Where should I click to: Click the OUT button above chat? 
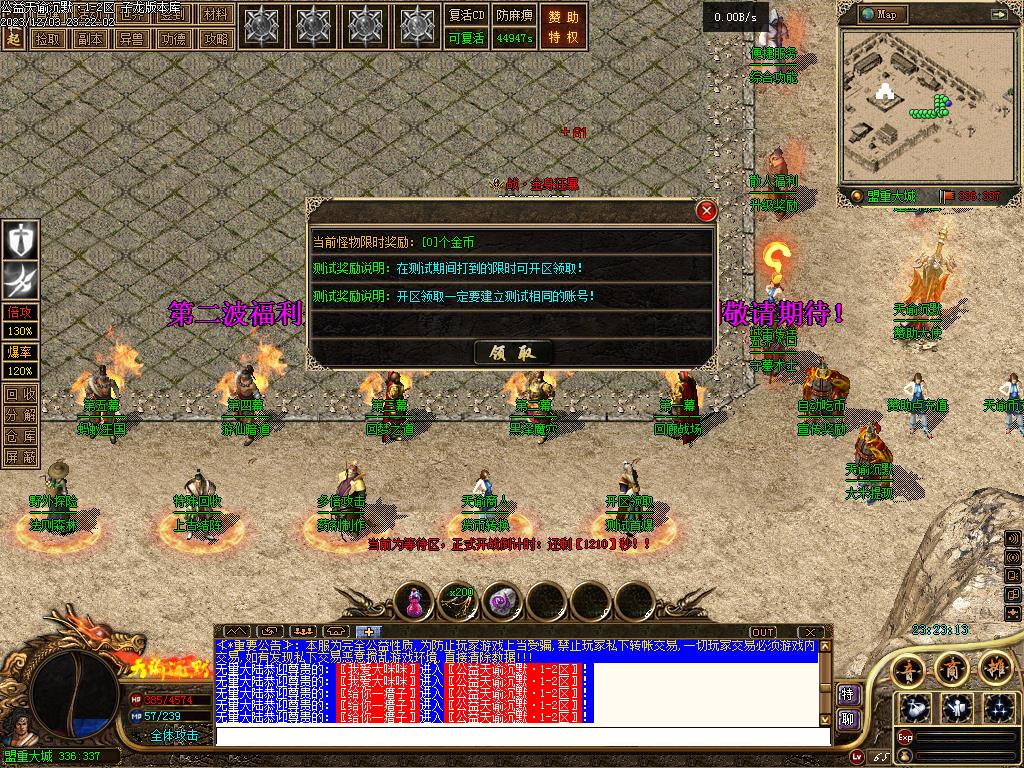pyautogui.click(x=763, y=632)
